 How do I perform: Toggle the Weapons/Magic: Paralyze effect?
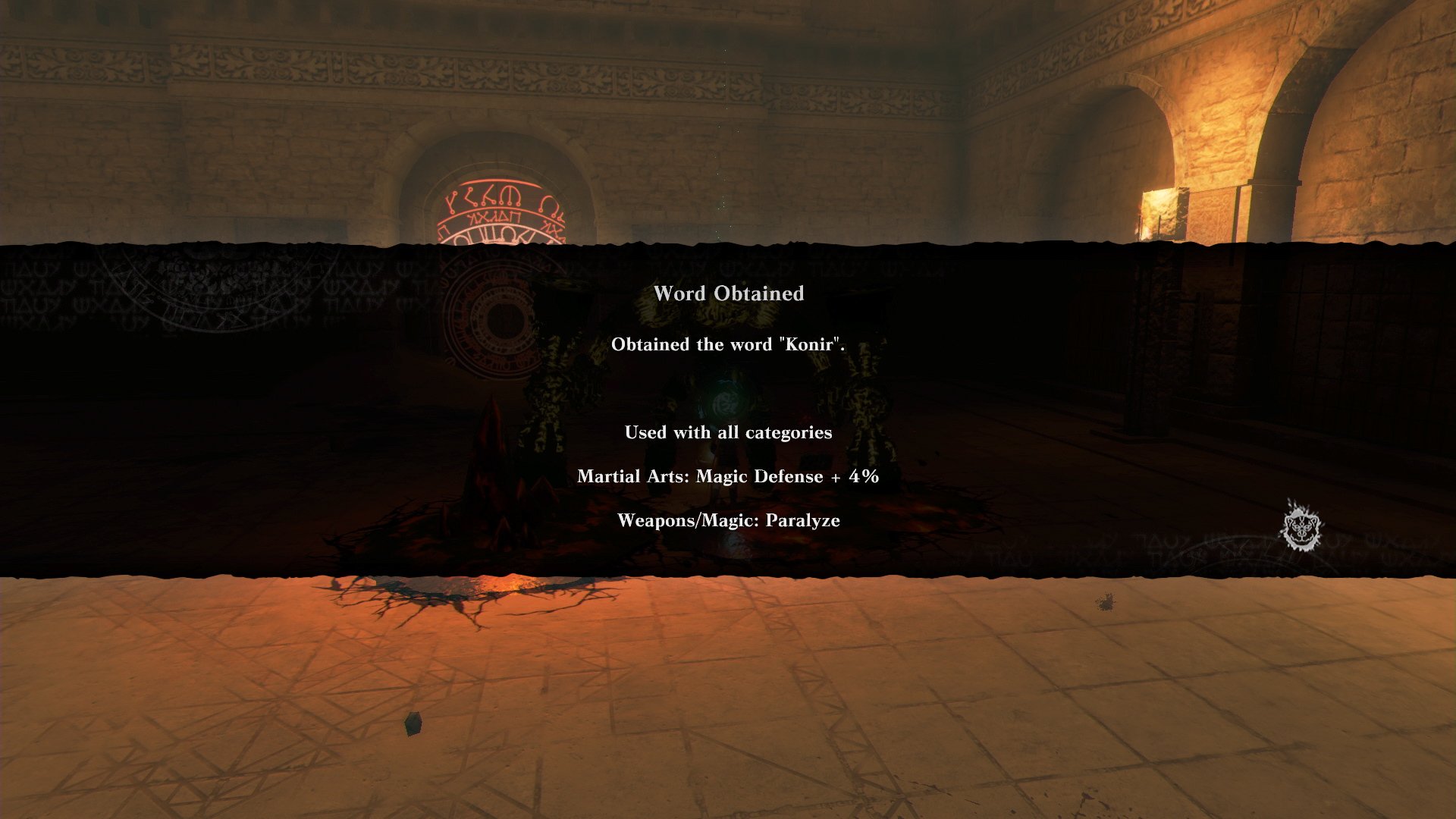point(730,520)
